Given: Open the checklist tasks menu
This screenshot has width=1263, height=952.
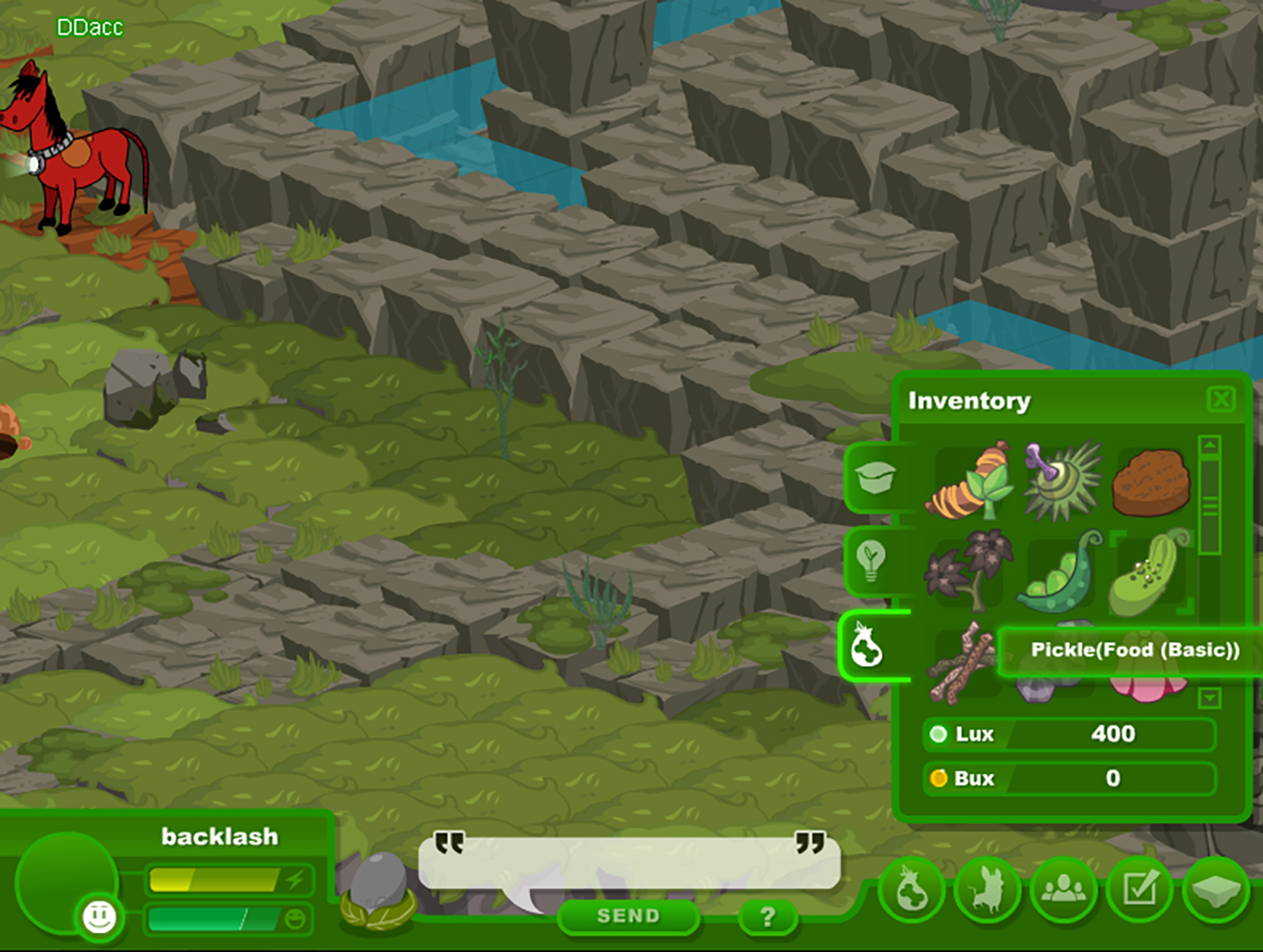Looking at the screenshot, I should [1140, 891].
